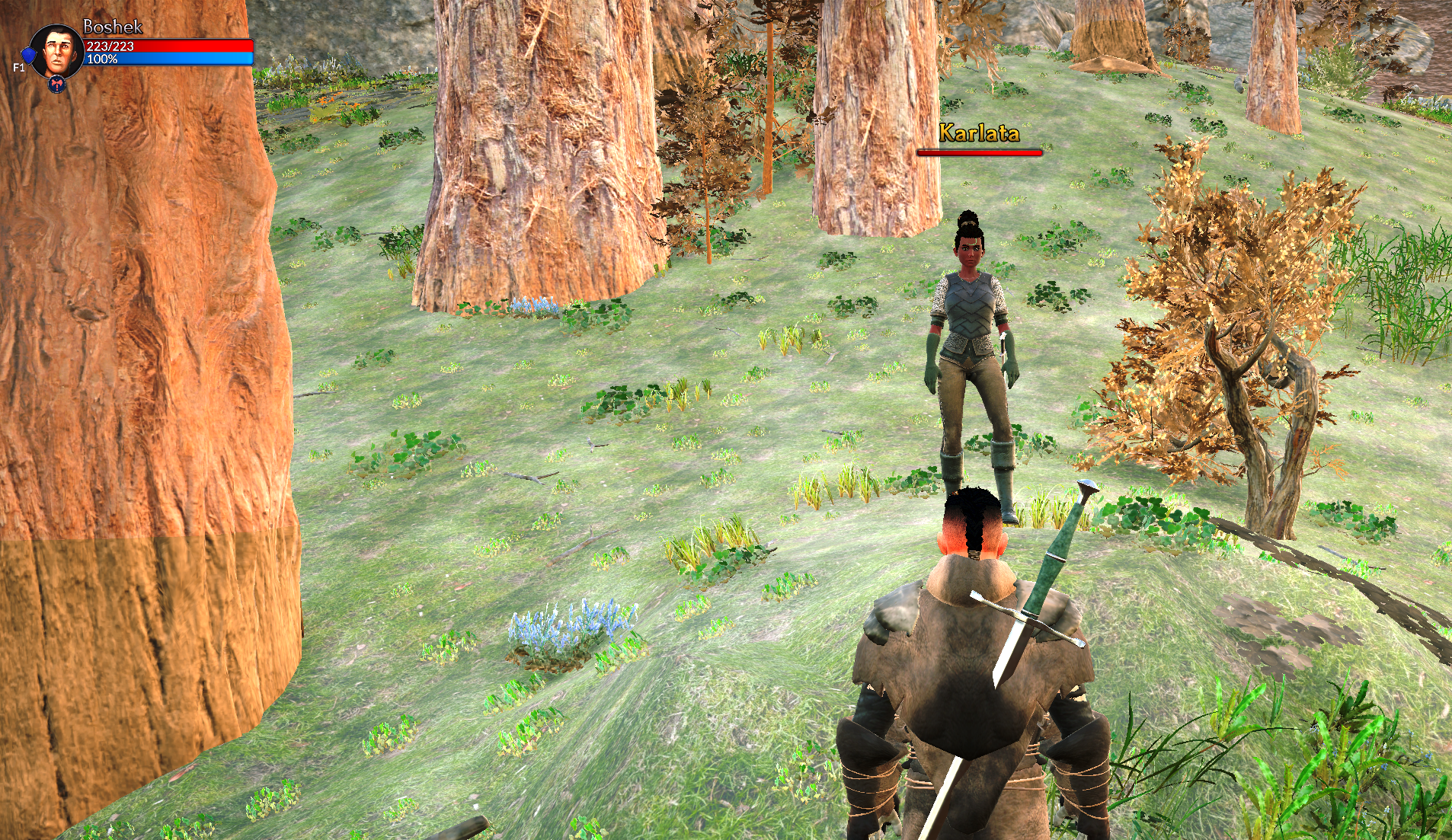Target Karlata via her nameplate
This screenshot has height=840, width=1452.
(x=979, y=133)
